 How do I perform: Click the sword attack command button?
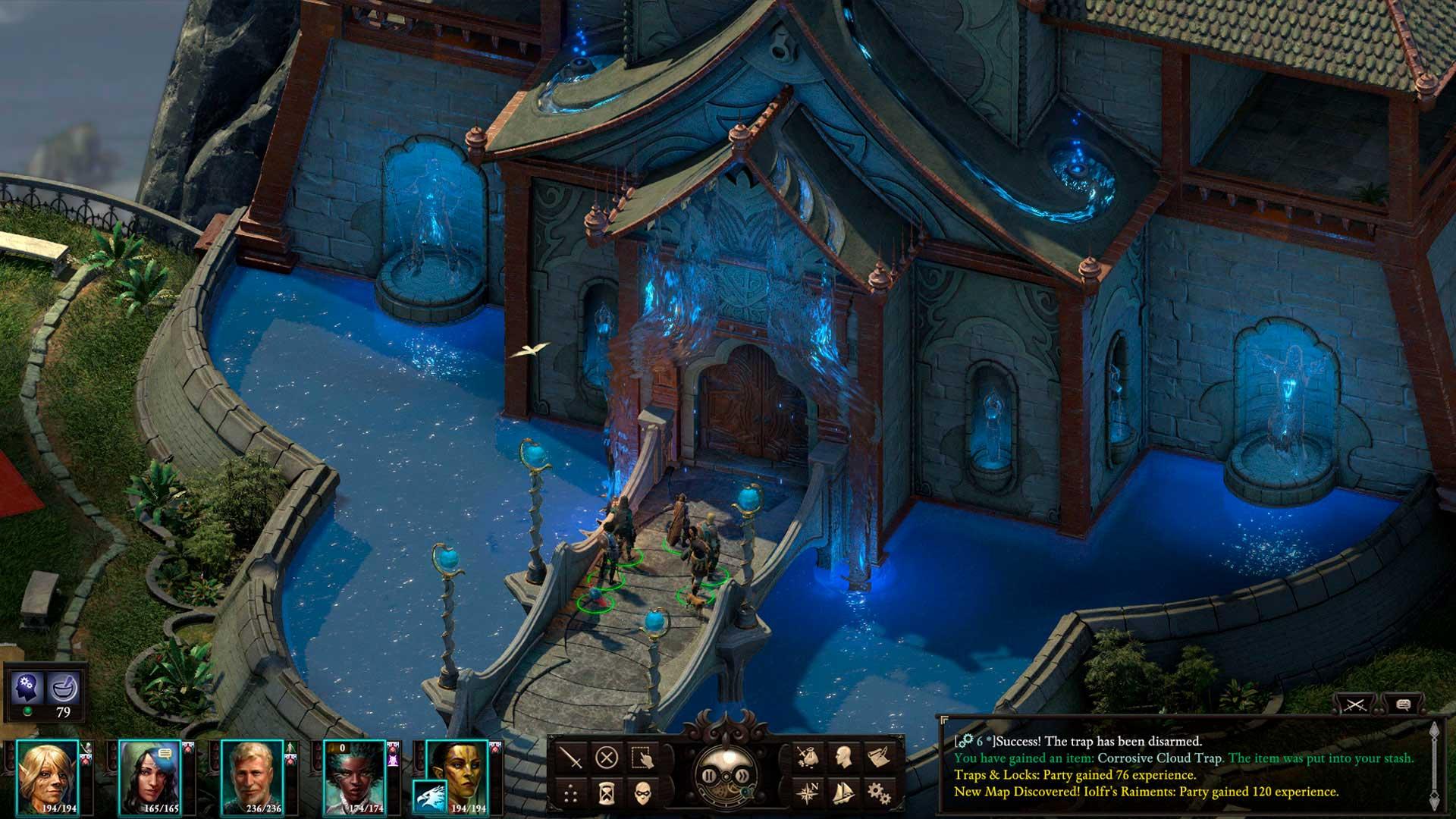571,758
